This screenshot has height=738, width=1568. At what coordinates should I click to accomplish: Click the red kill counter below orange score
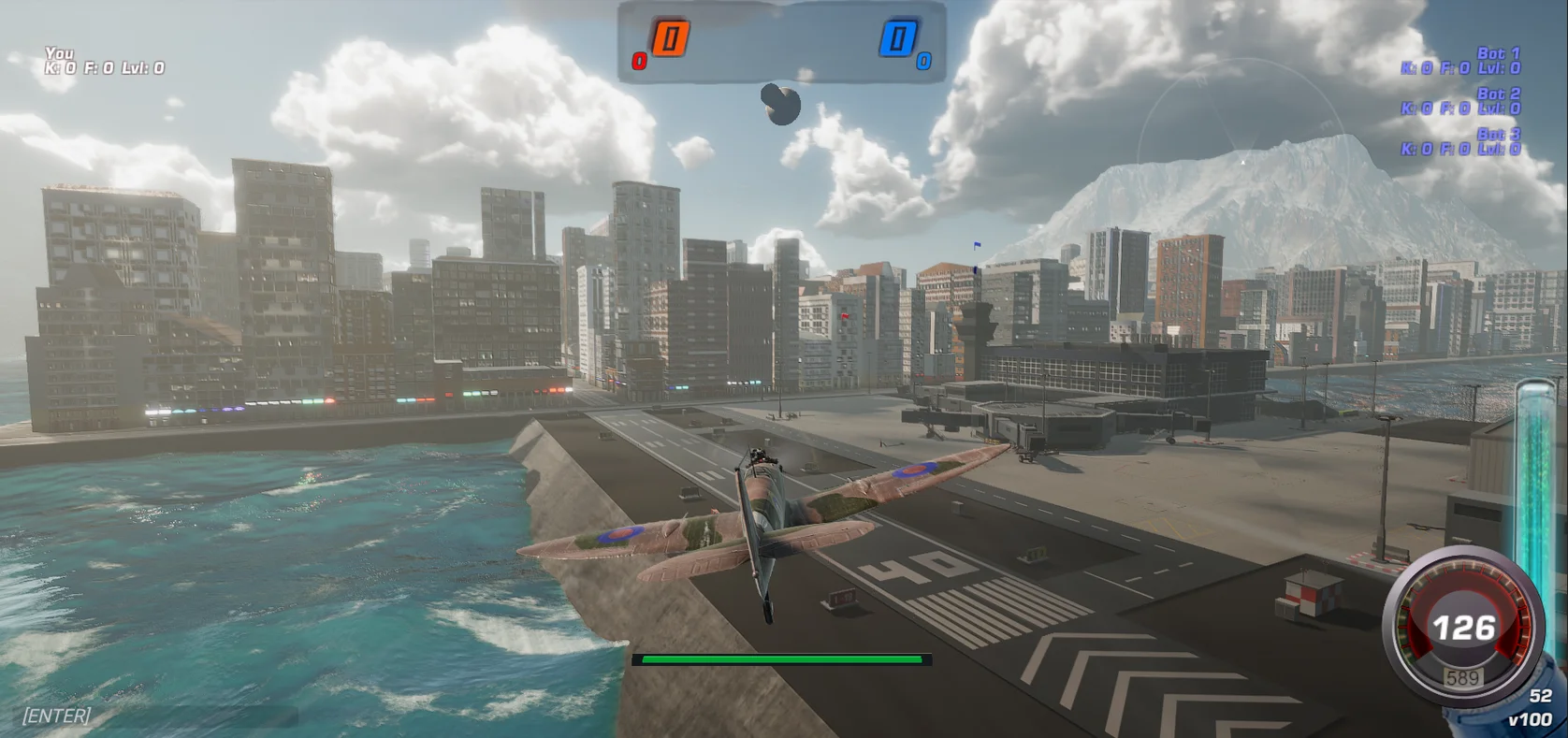pyautogui.click(x=639, y=62)
